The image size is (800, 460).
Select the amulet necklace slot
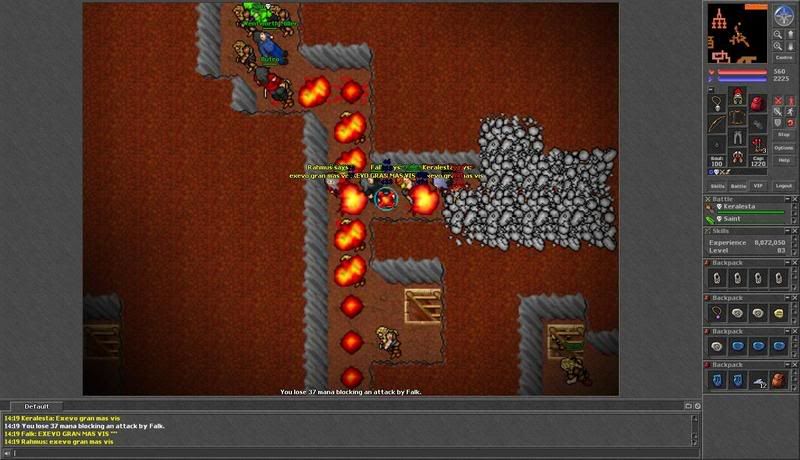pyautogui.click(x=718, y=103)
